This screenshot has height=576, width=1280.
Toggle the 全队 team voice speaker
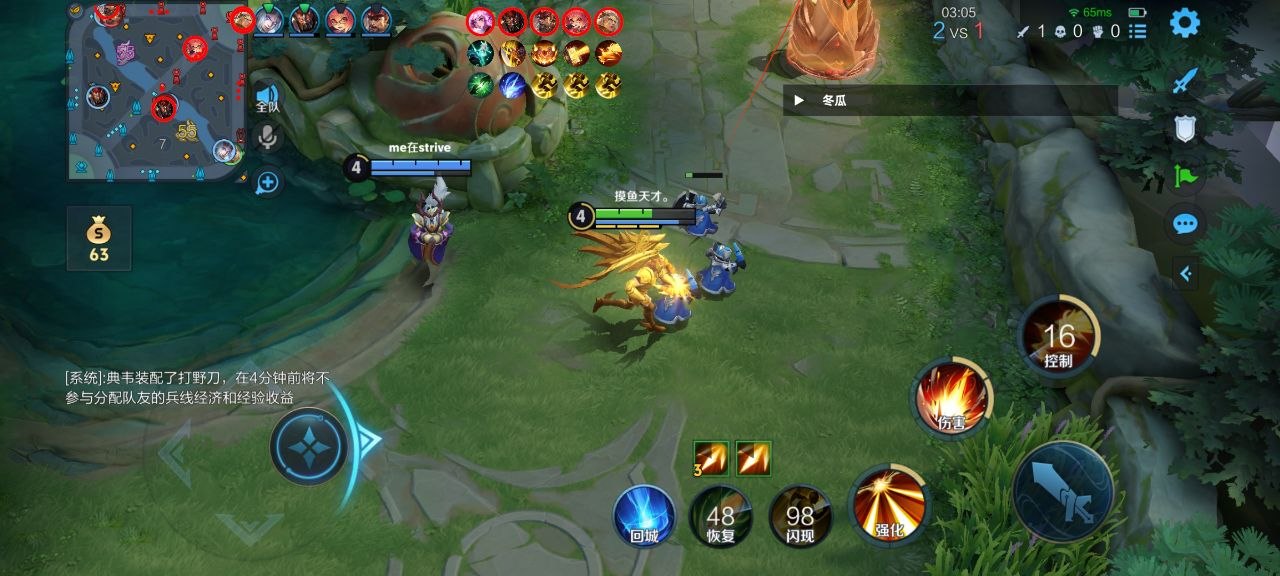(267, 97)
